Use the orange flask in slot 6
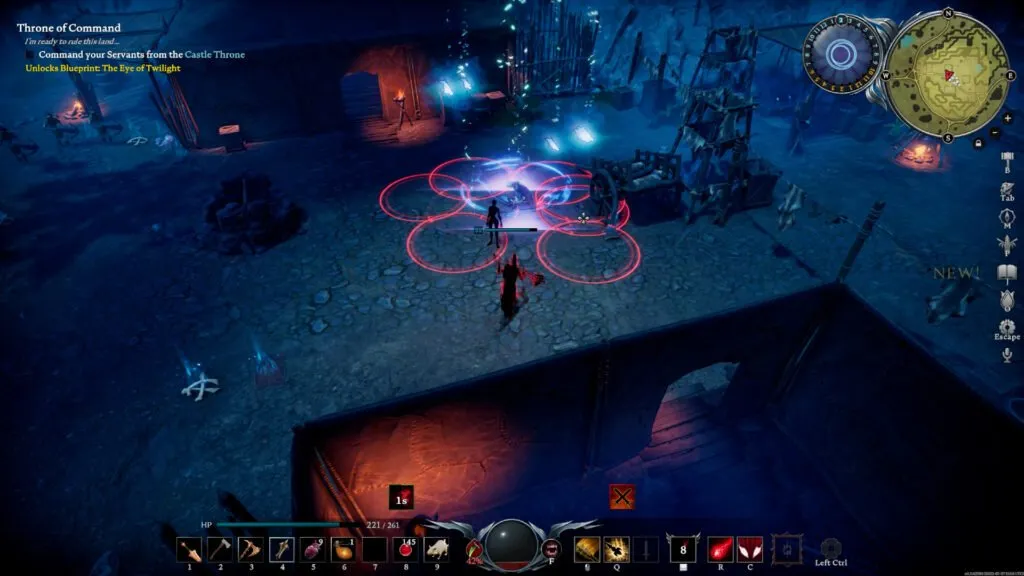Viewport: 1024px width, 576px height. click(x=344, y=548)
